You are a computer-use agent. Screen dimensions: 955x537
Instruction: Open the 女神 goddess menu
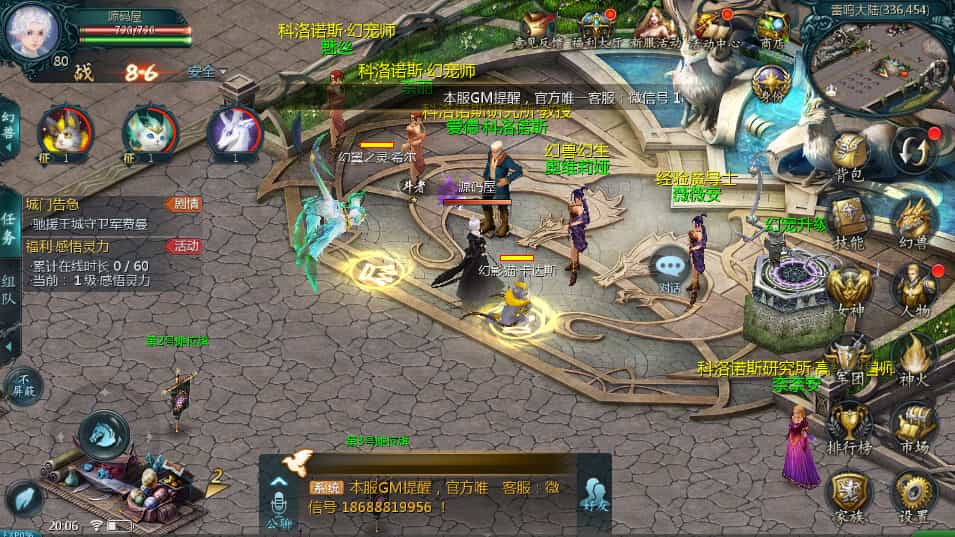click(x=849, y=288)
